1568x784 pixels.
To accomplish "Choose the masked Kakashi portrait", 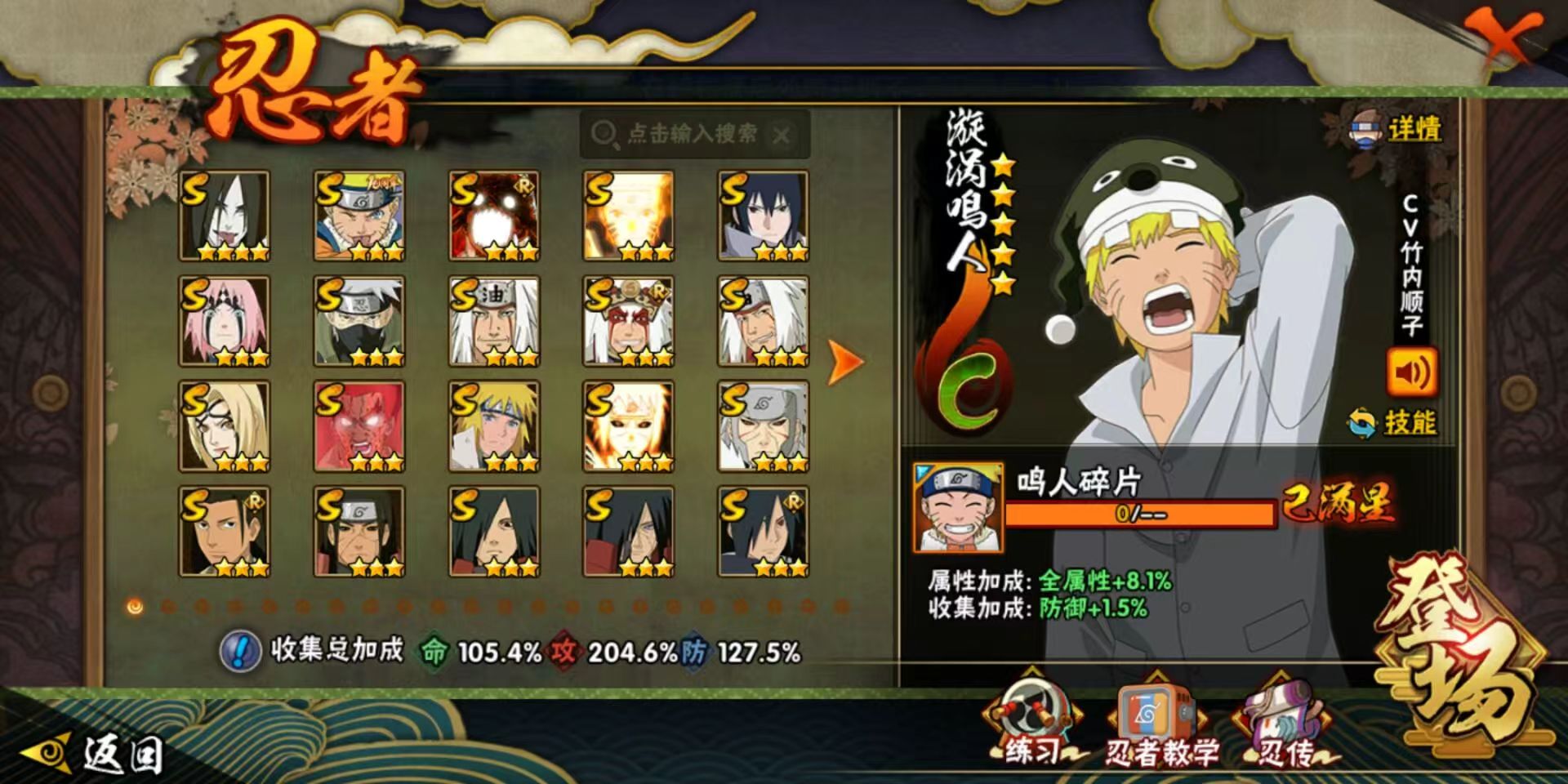I will pyautogui.click(x=359, y=321).
